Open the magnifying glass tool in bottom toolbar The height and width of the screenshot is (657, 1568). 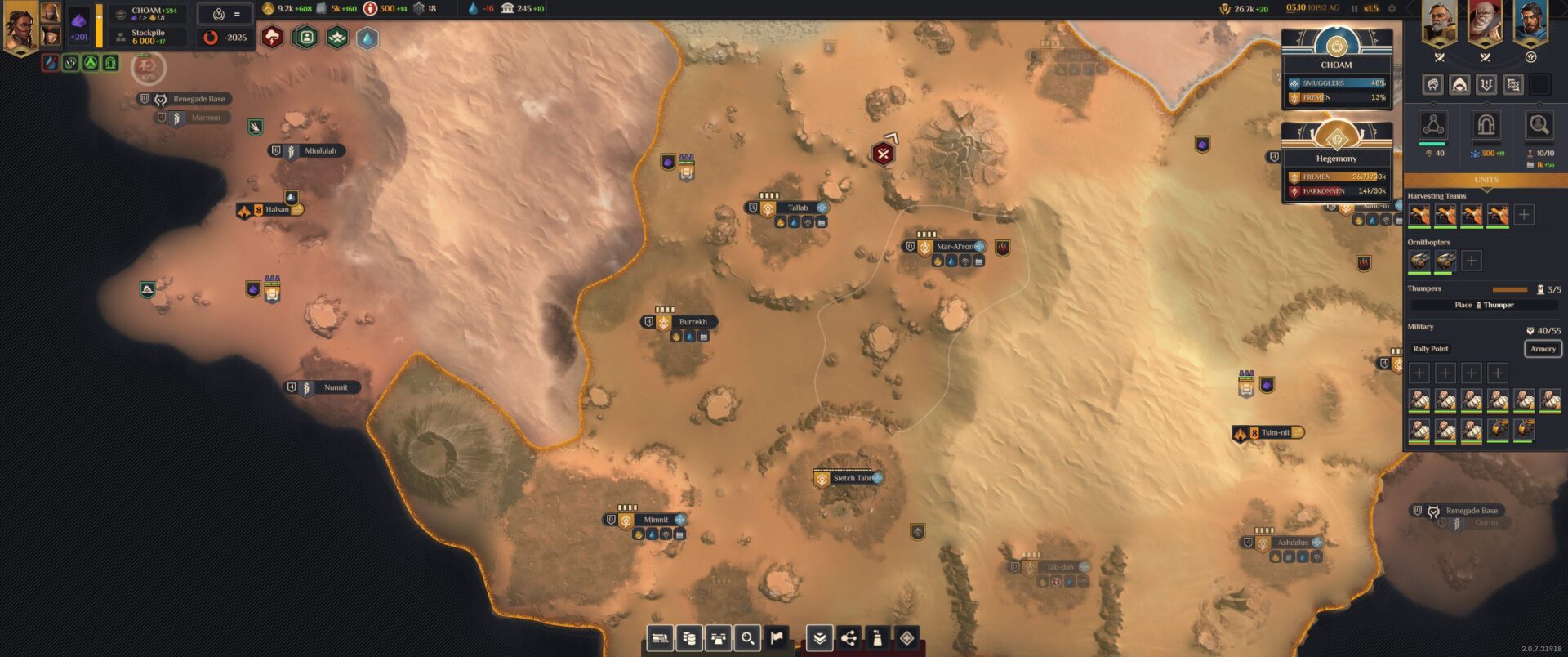click(747, 638)
